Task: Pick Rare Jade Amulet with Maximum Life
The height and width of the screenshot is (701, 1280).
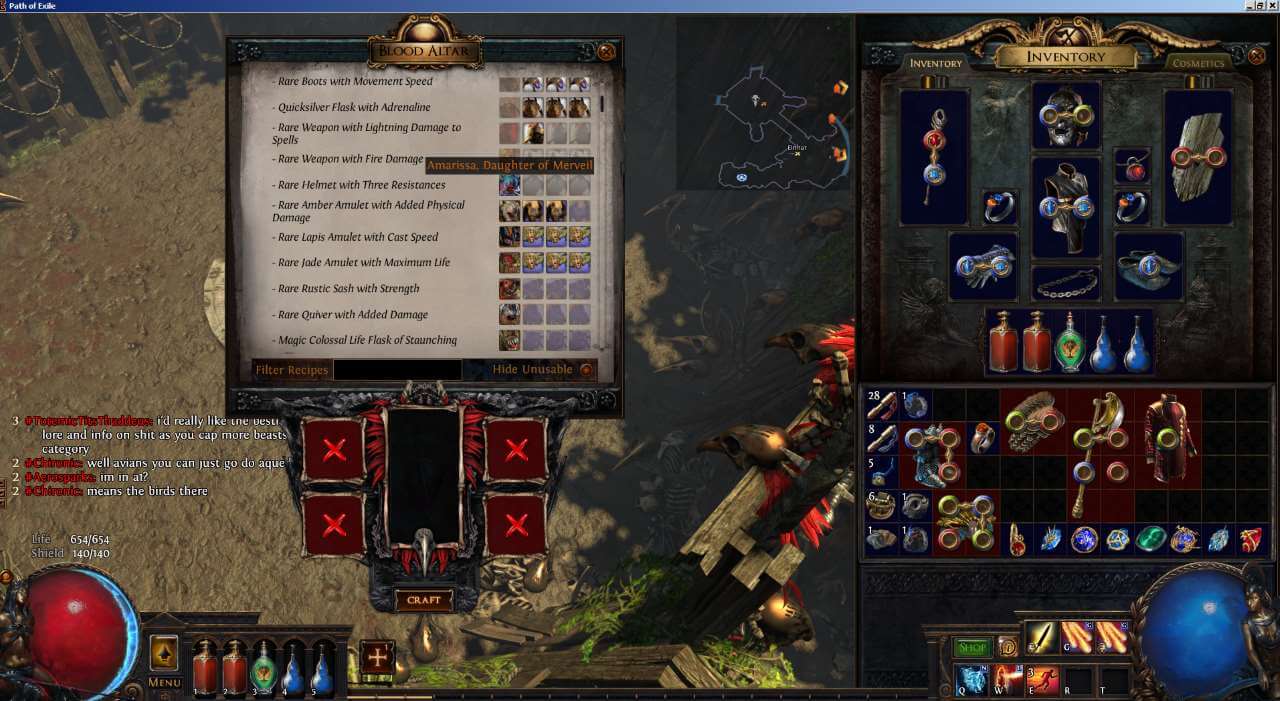Action: click(x=364, y=263)
